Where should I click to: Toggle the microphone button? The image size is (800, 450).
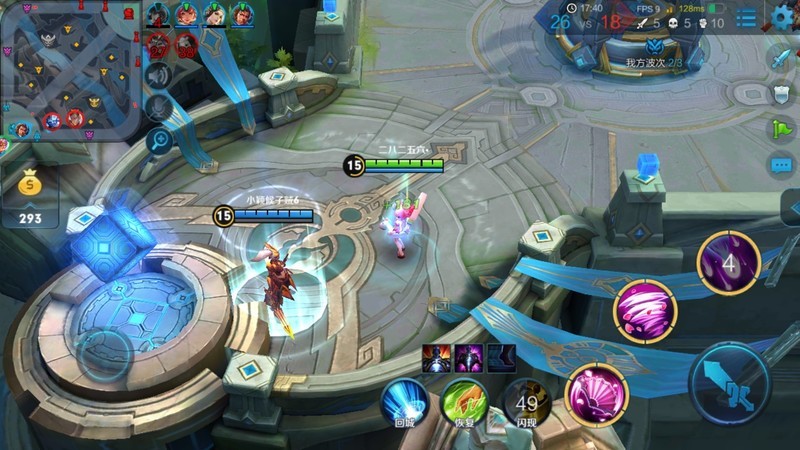tap(159, 107)
